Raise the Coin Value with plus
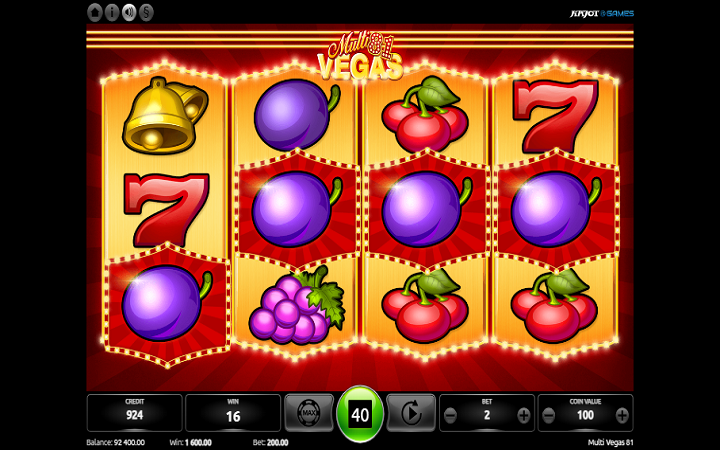 coord(621,414)
